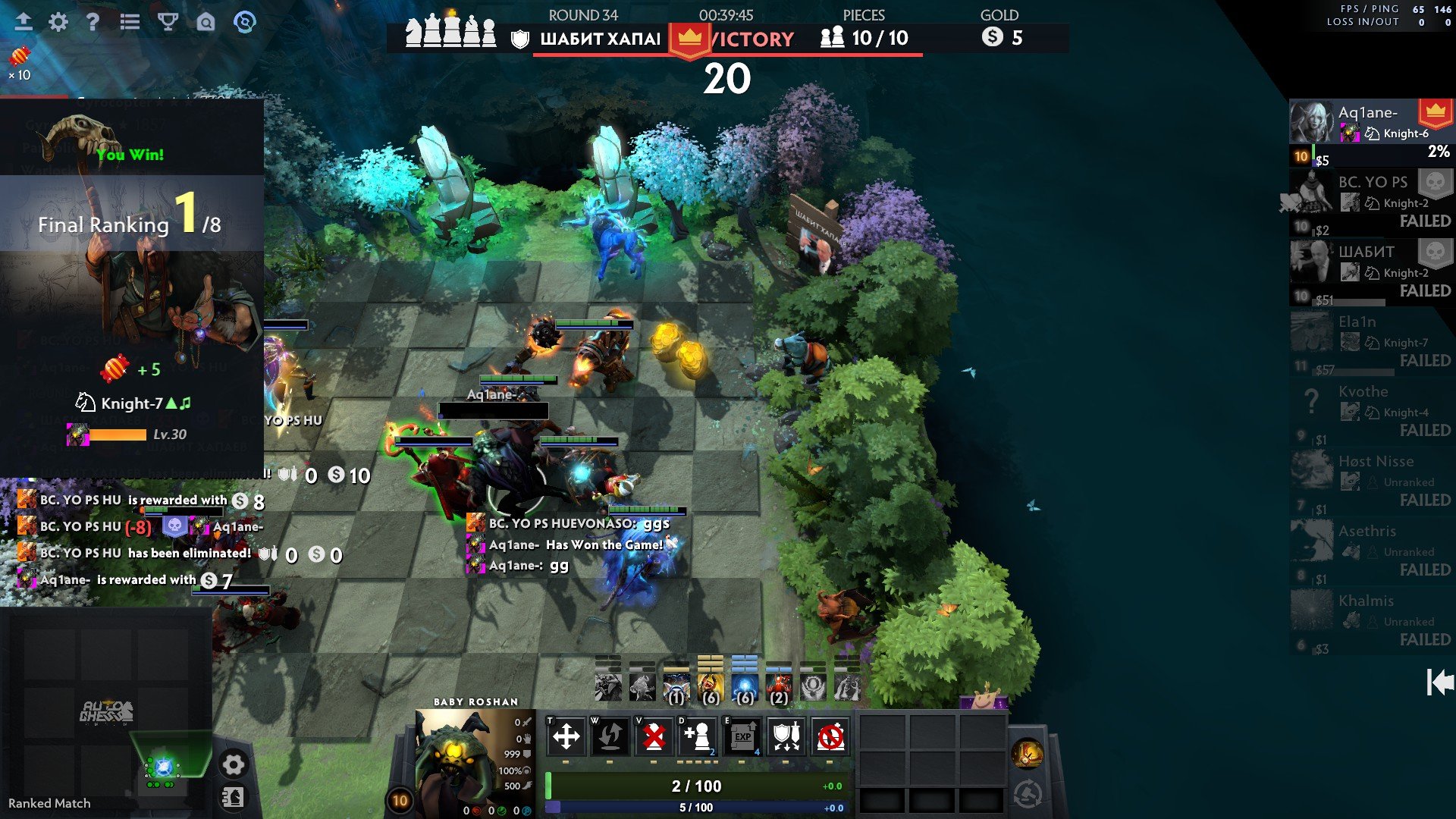
Task: Open the trophy icon in the top bar
Action: pos(168,22)
